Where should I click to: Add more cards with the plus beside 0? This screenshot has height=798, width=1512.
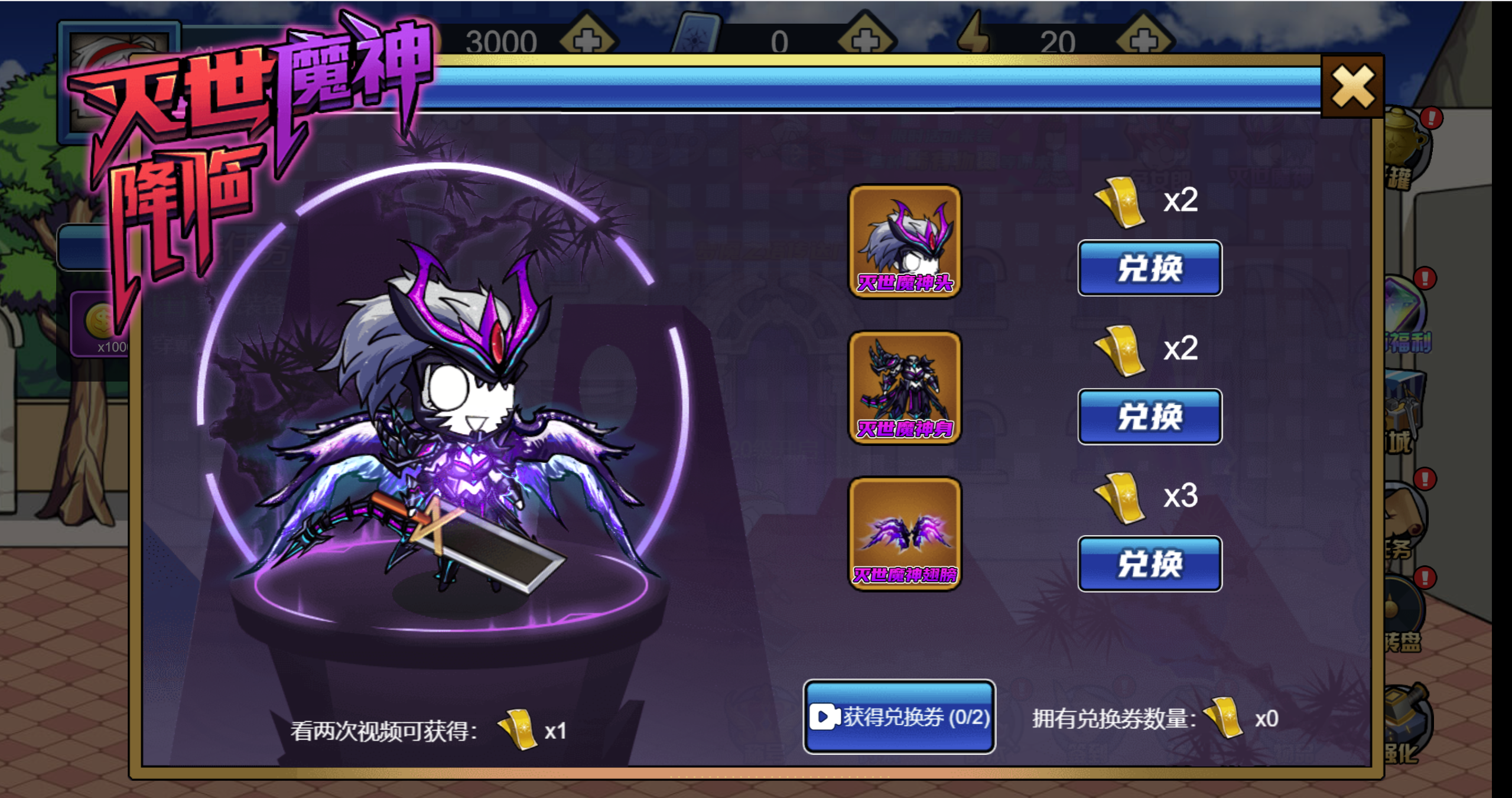tap(866, 40)
